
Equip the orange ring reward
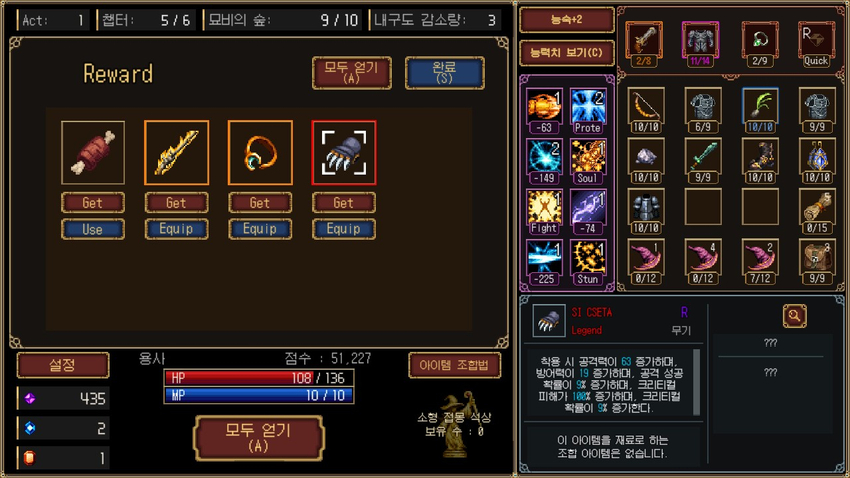pyautogui.click(x=260, y=228)
